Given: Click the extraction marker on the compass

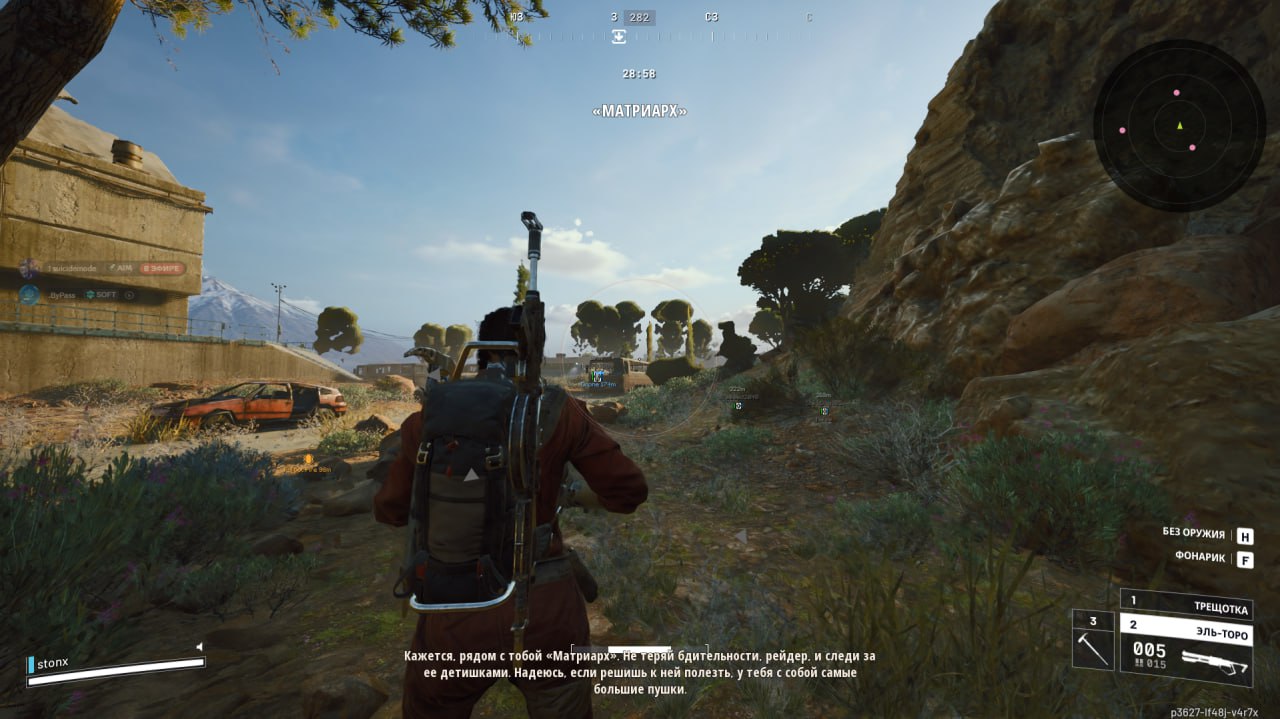Looking at the screenshot, I should click(x=619, y=37).
